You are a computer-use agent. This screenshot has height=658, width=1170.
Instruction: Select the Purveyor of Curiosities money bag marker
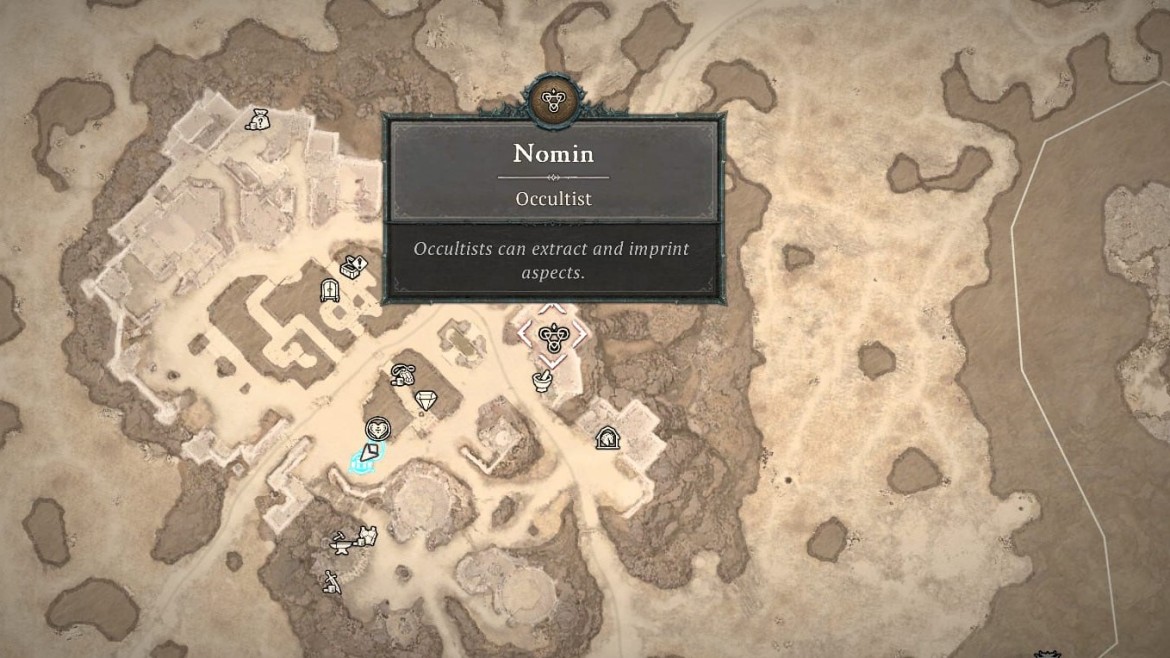click(x=258, y=120)
